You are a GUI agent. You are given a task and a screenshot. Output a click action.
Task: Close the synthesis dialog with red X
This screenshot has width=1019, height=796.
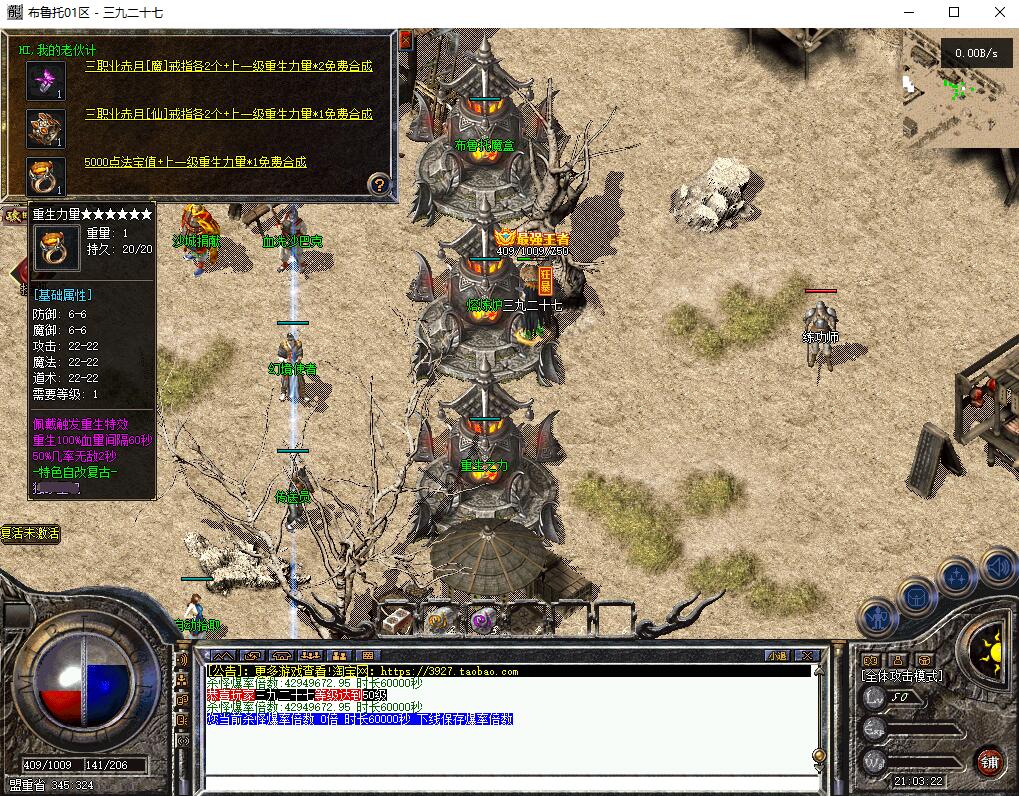(x=405, y=39)
